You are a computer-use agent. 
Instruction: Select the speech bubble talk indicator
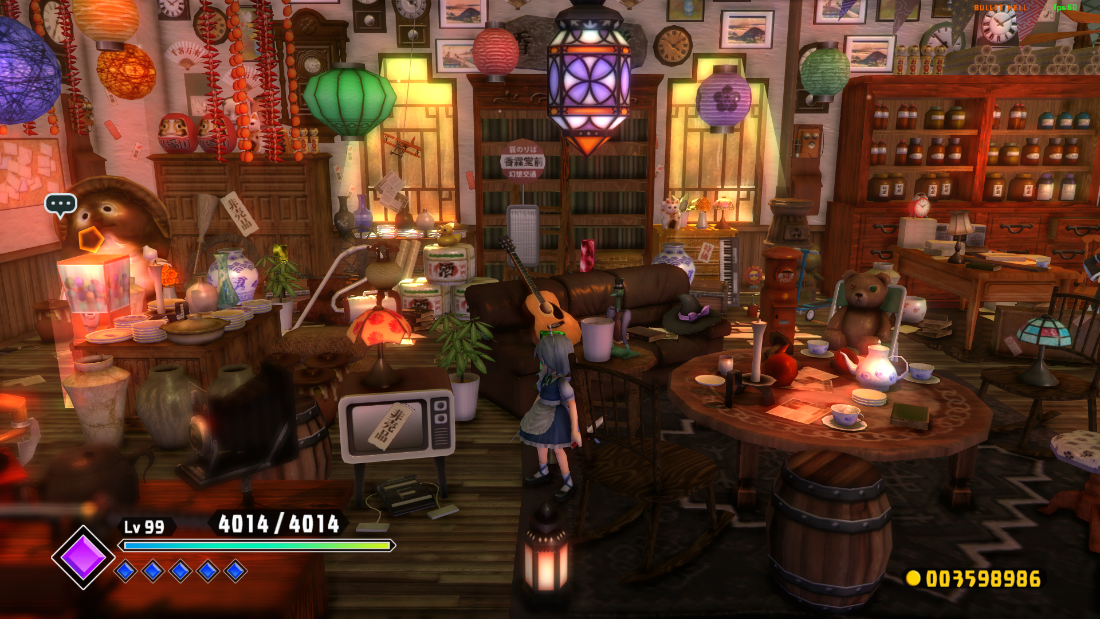click(61, 205)
